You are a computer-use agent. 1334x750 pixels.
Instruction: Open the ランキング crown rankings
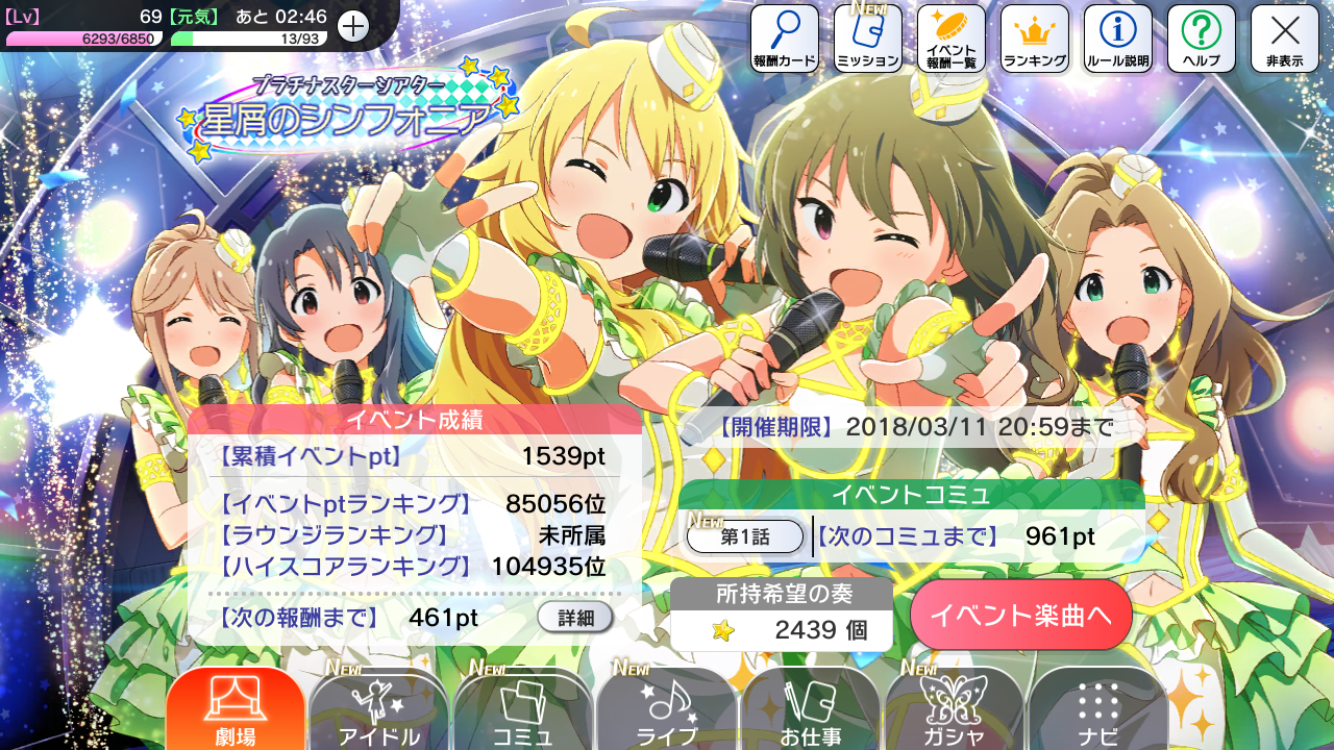tap(1034, 38)
